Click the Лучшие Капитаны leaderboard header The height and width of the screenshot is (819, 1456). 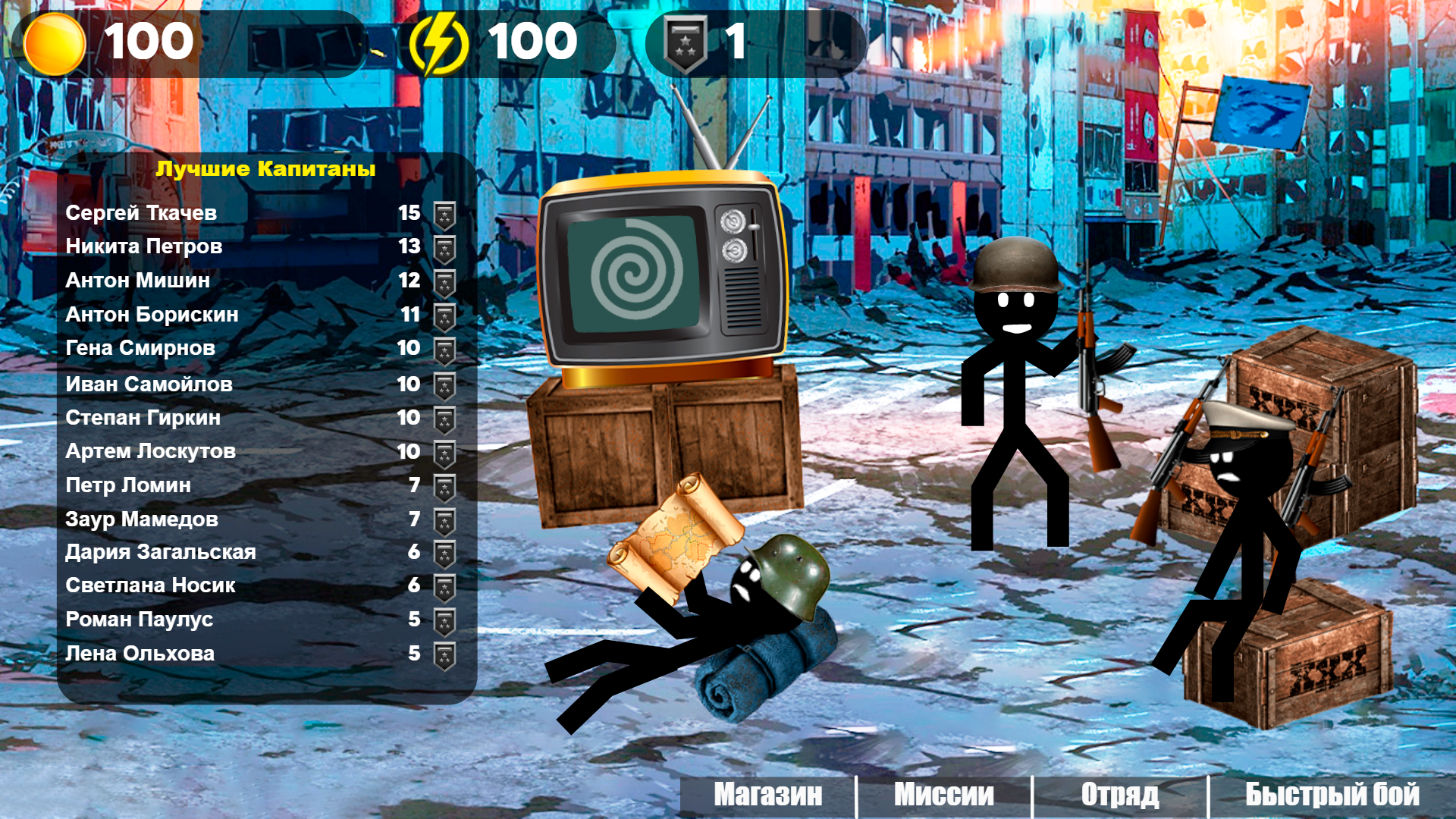(265, 170)
